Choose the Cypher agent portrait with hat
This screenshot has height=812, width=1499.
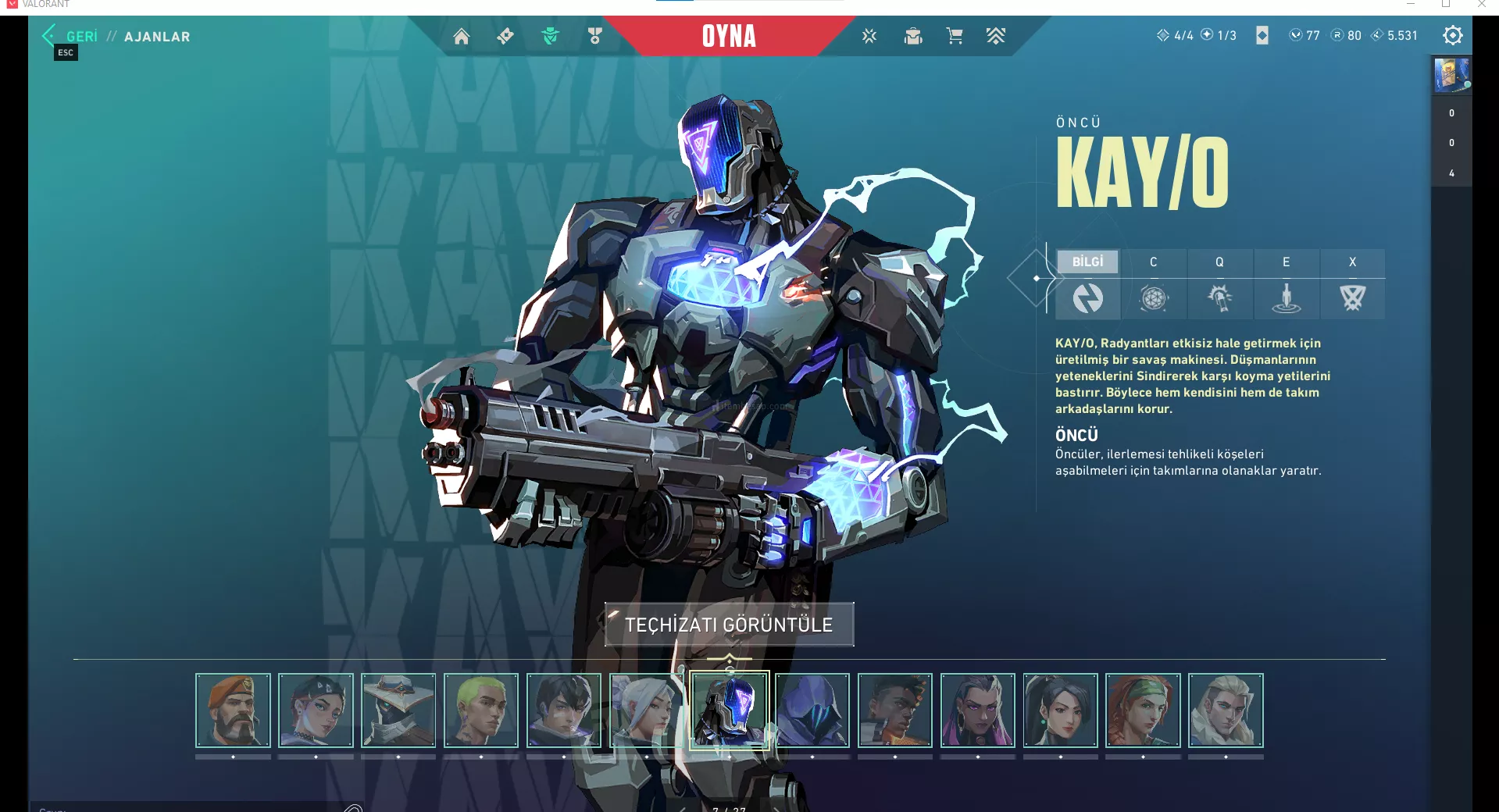(398, 710)
